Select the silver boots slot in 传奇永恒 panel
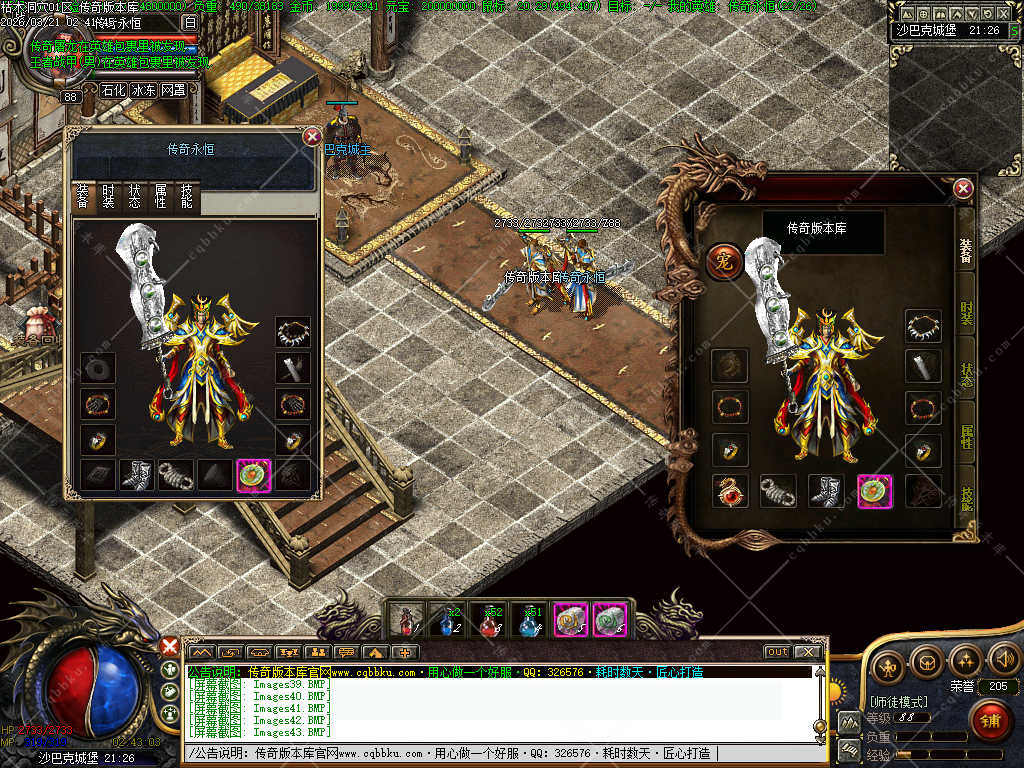Image resolution: width=1024 pixels, height=768 pixels. 137,475
